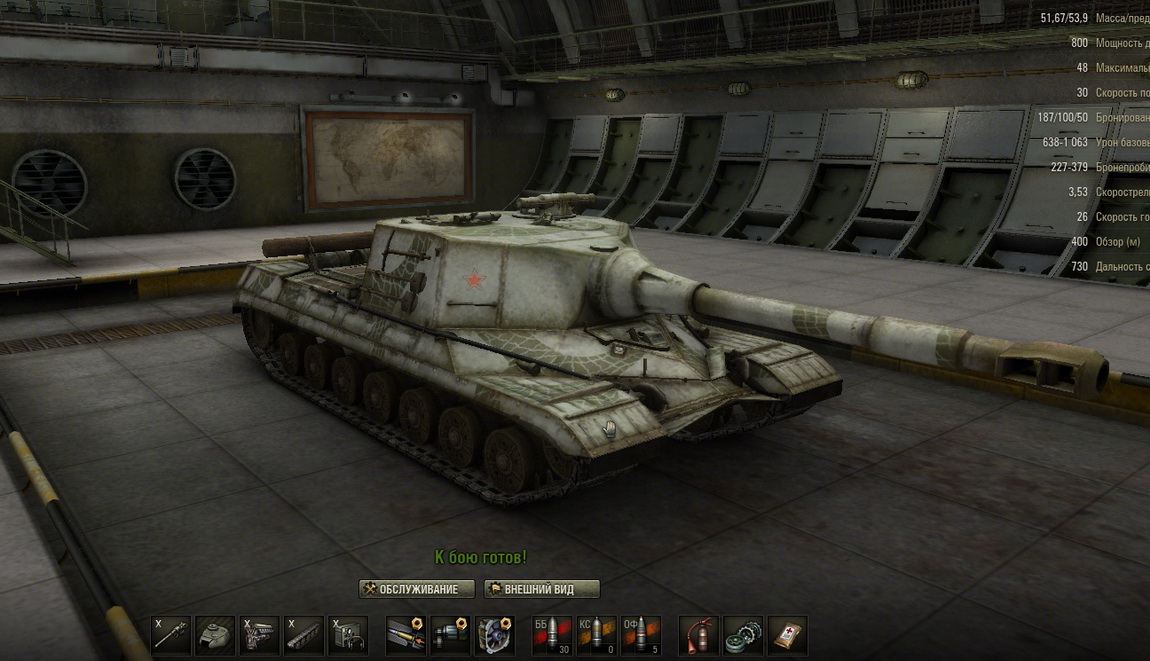The height and width of the screenshot is (661, 1150).
Task: Select the КС HEAT shell slot
Action: tap(596, 636)
